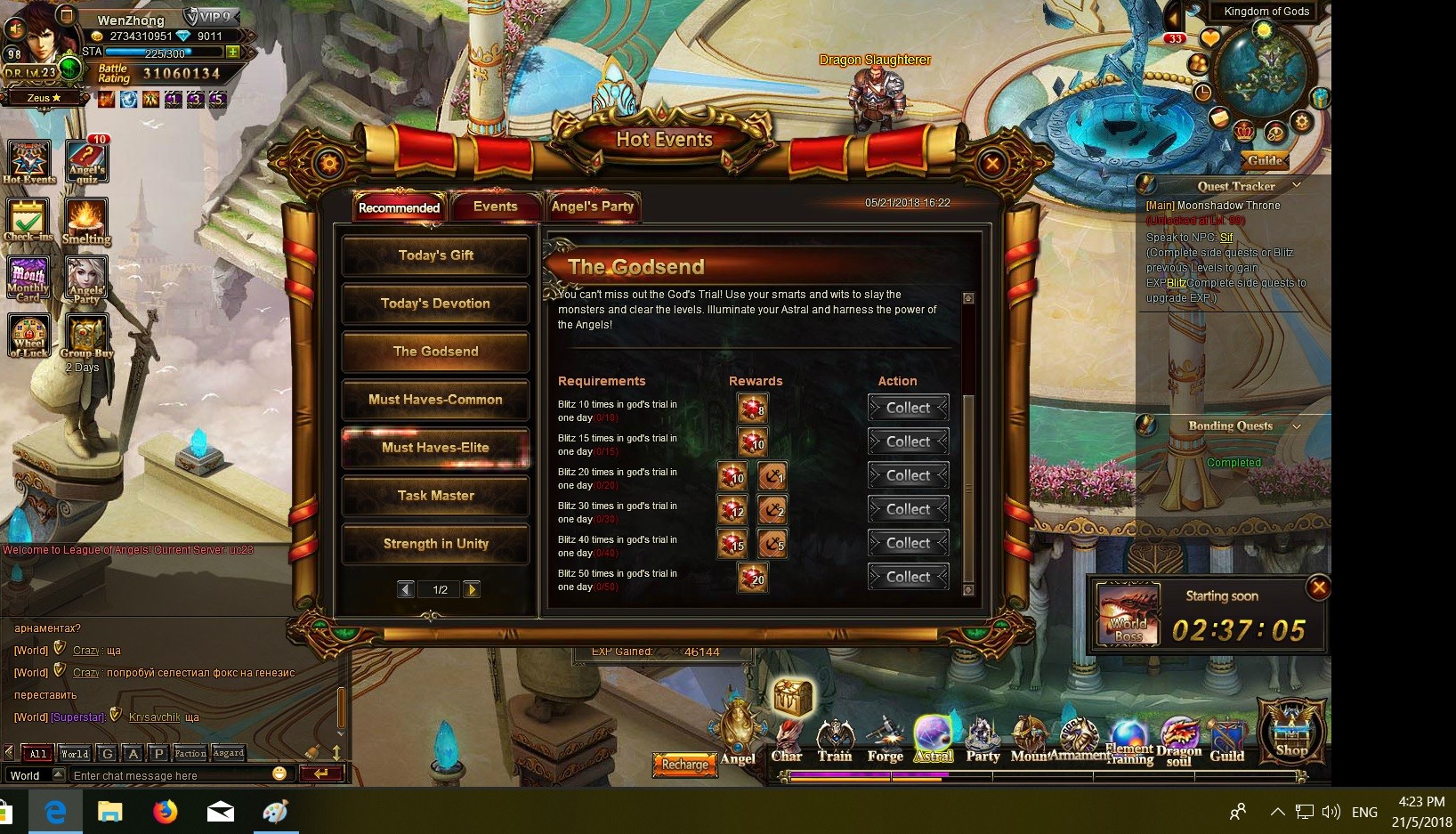Screen dimensions: 1456x834
Task: Collect the Blitz 50 times reward
Action: point(908,577)
